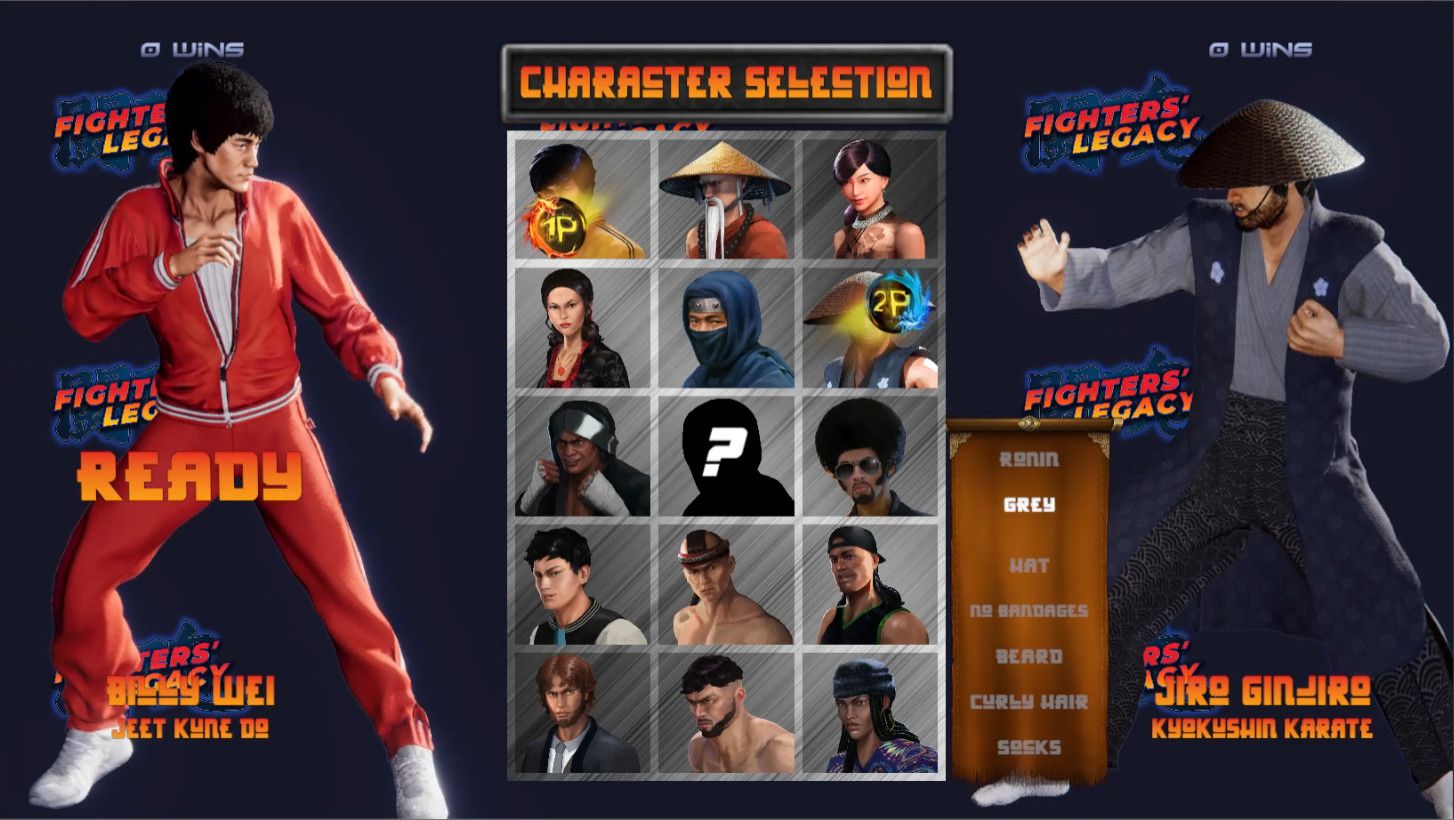Select the Grey color option

[x=1031, y=506]
